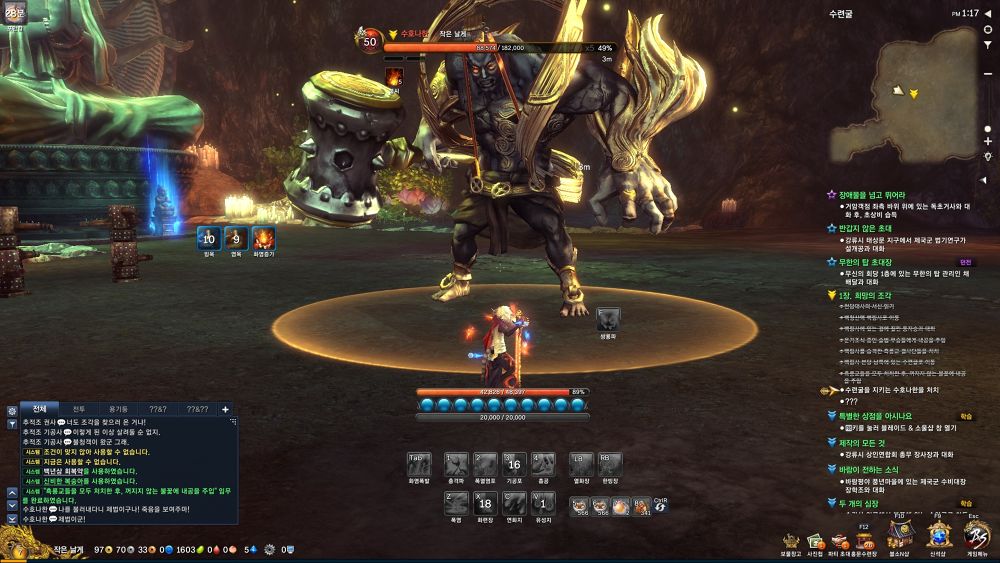Viewport: 1000px width, 563px height.
Task: Open chat settings gear icon
Action: 11,410
